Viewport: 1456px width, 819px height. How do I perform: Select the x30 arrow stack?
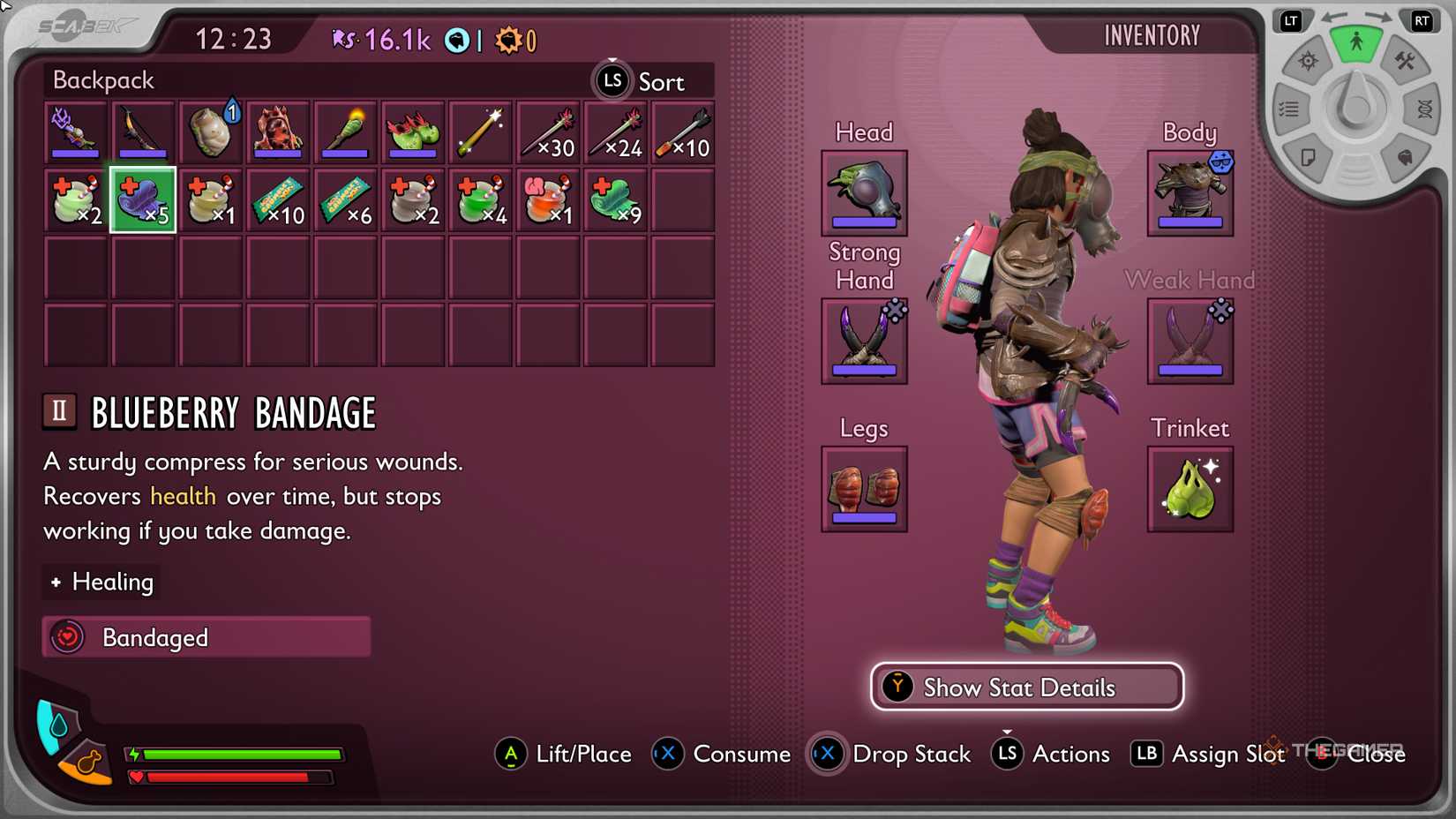(x=548, y=132)
